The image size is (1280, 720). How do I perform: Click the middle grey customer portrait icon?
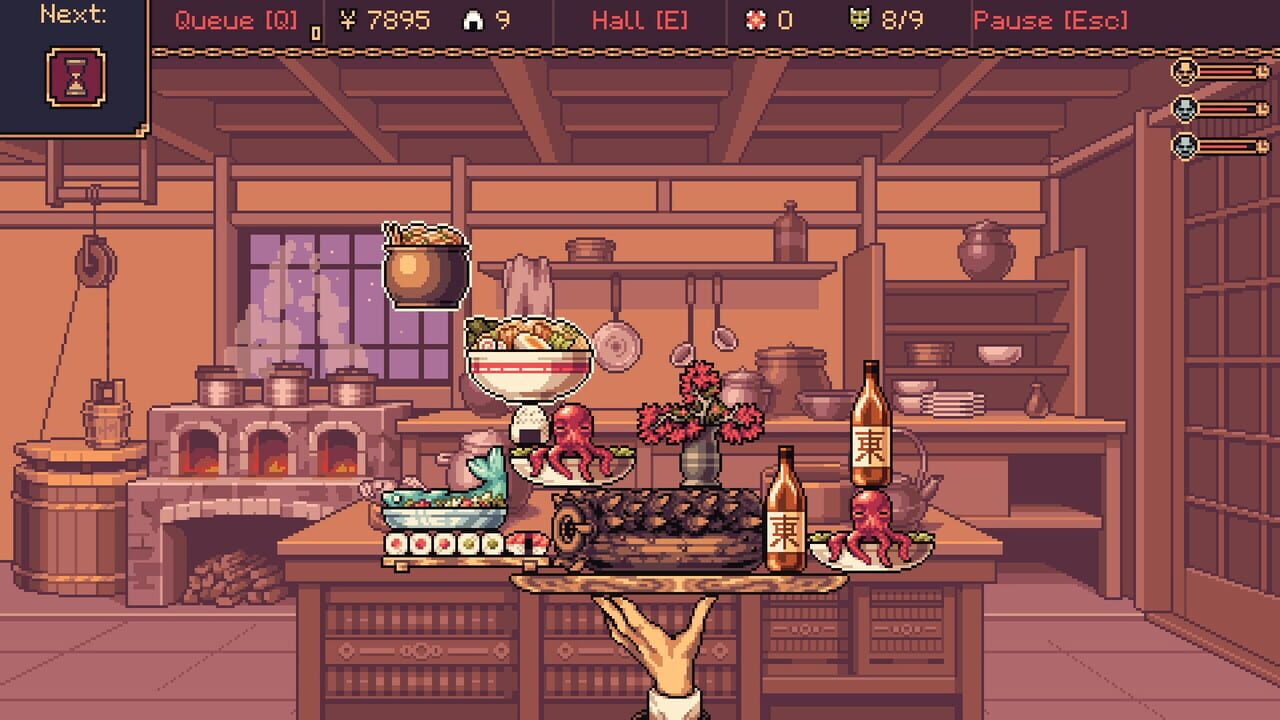1184,109
